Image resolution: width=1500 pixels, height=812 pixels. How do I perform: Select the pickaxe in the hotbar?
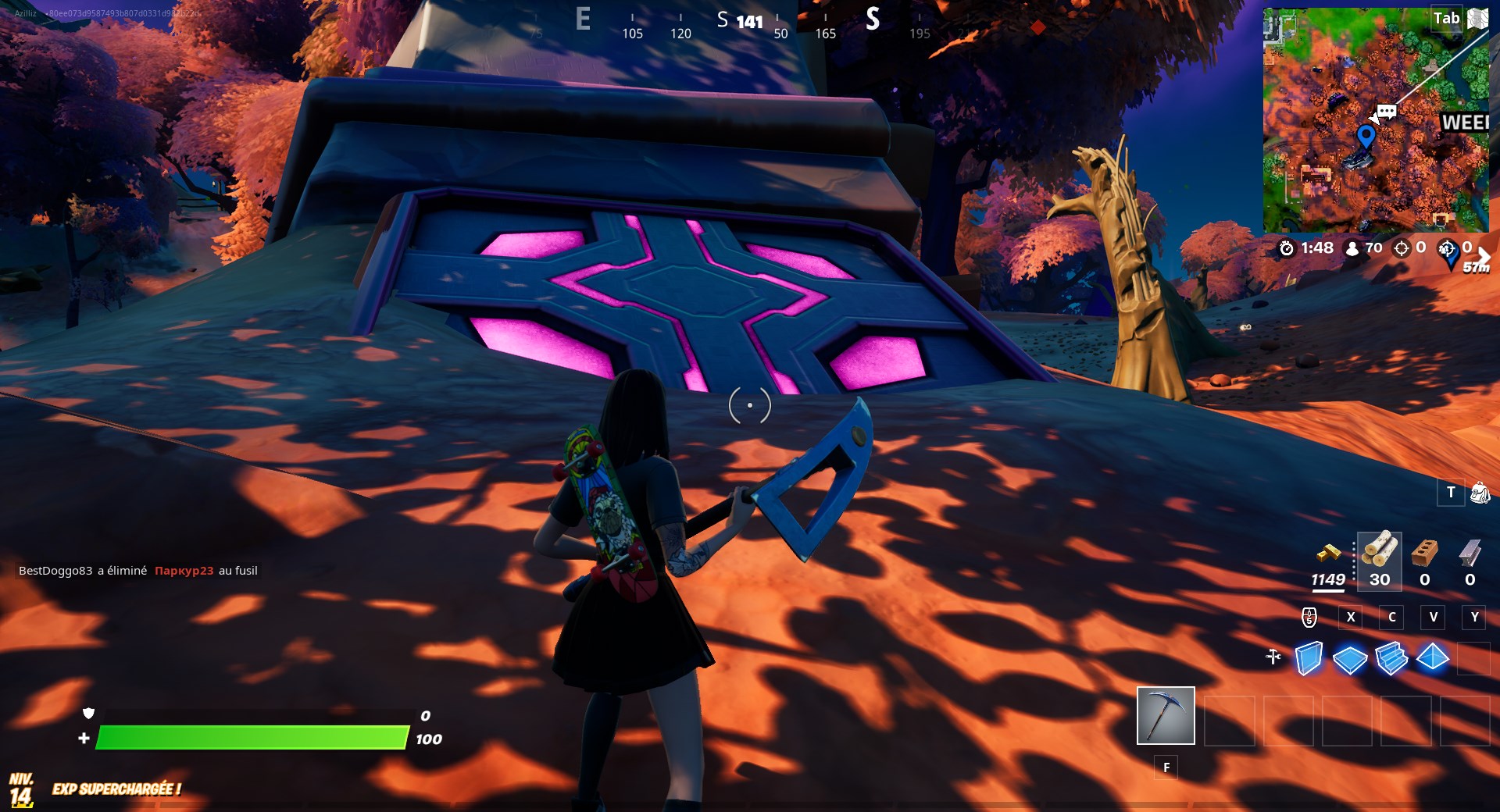tap(1166, 714)
